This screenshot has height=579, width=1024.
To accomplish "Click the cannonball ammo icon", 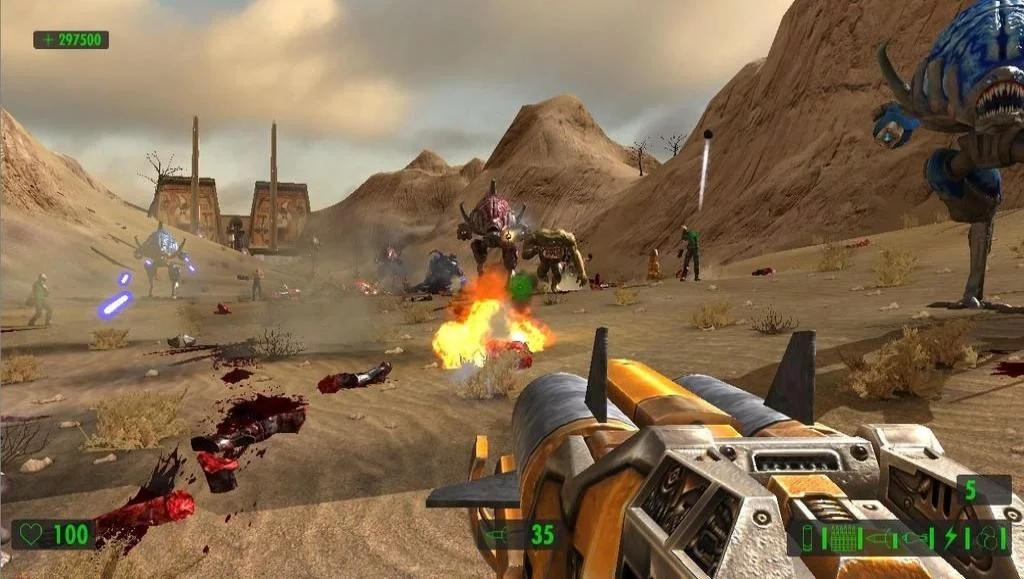I will (987, 537).
